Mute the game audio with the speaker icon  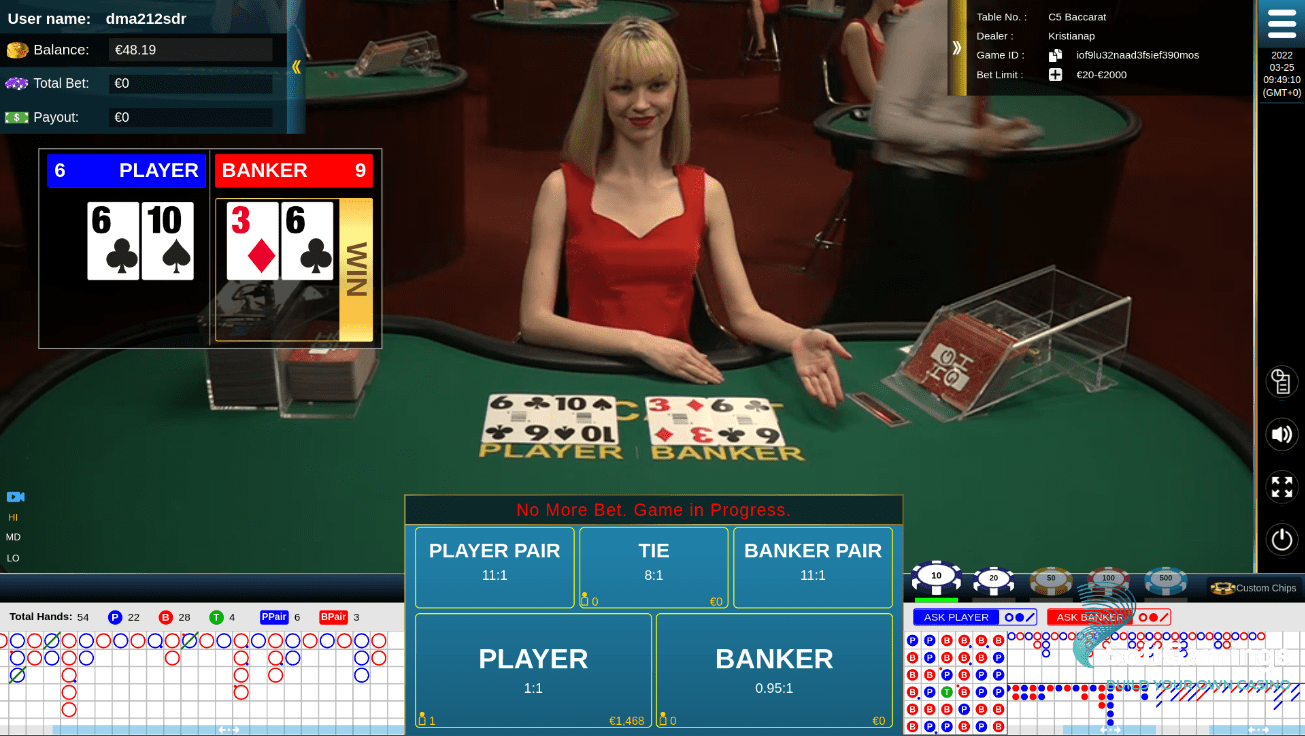pos(1281,434)
